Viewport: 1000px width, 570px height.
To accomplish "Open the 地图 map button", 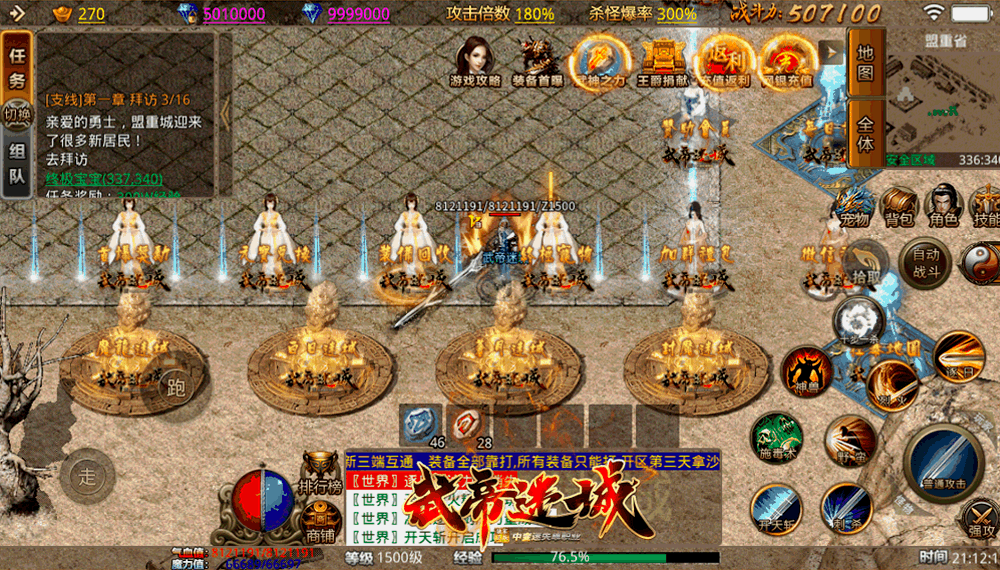I will [865, 63].
